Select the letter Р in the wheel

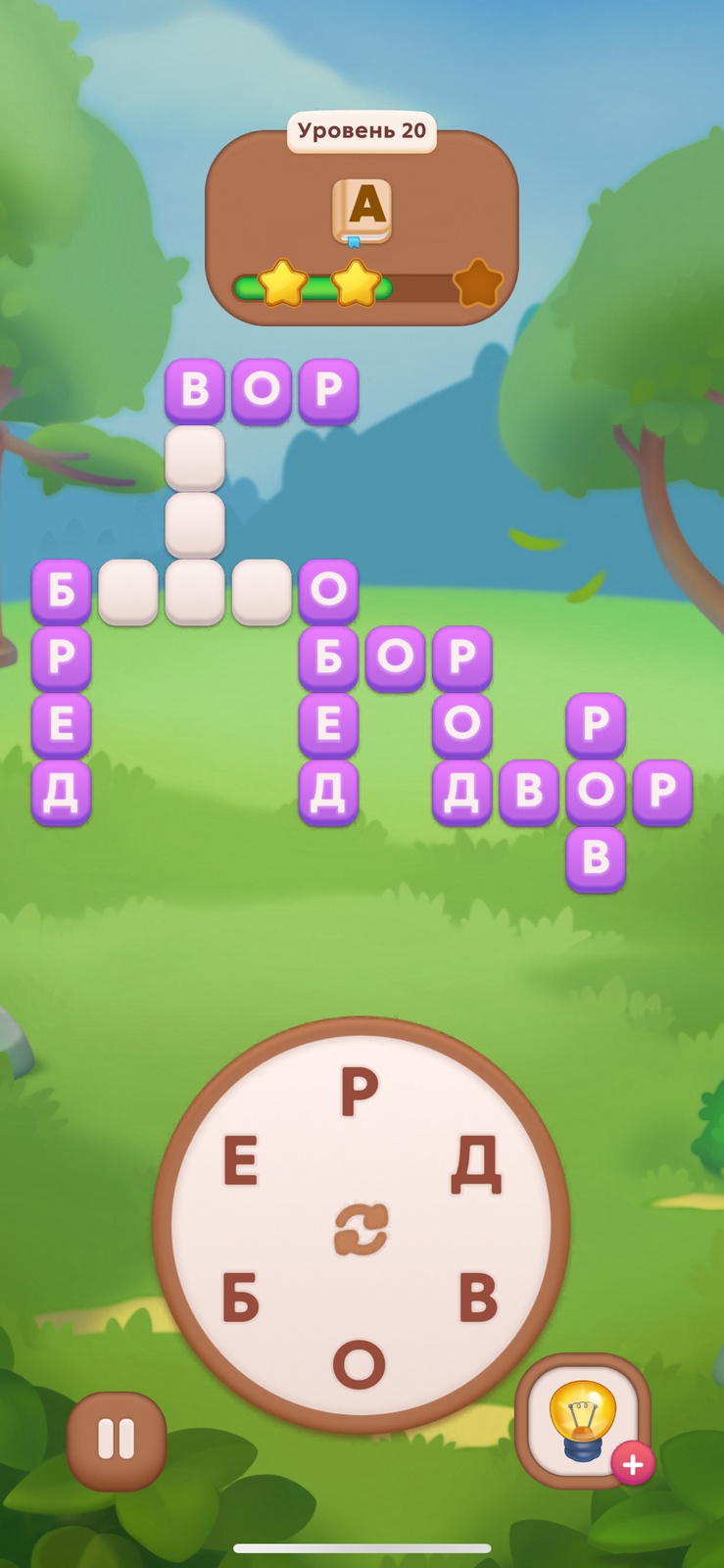(360, 1092)
